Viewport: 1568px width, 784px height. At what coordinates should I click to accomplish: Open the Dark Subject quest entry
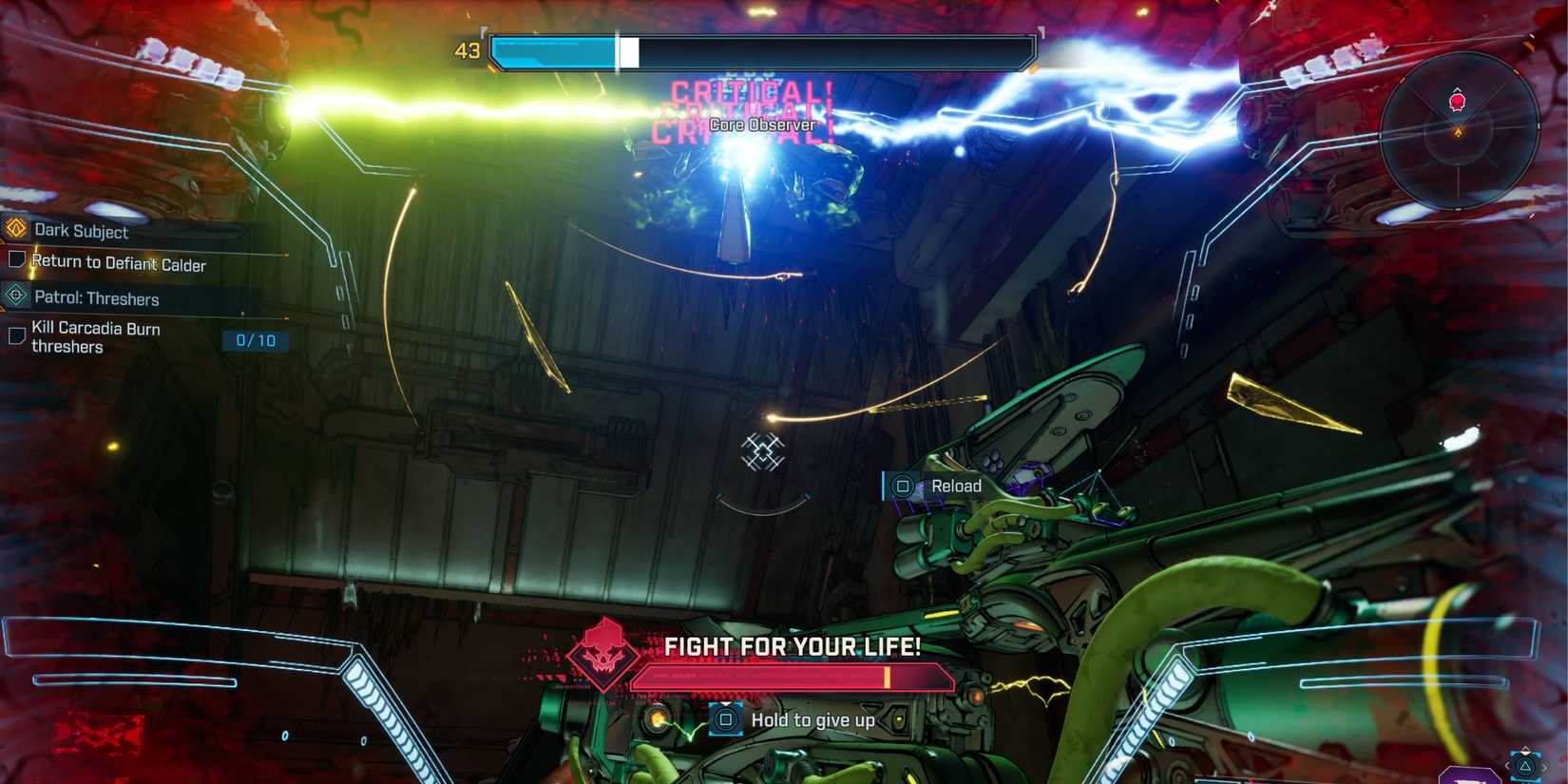tap(81, 231)
